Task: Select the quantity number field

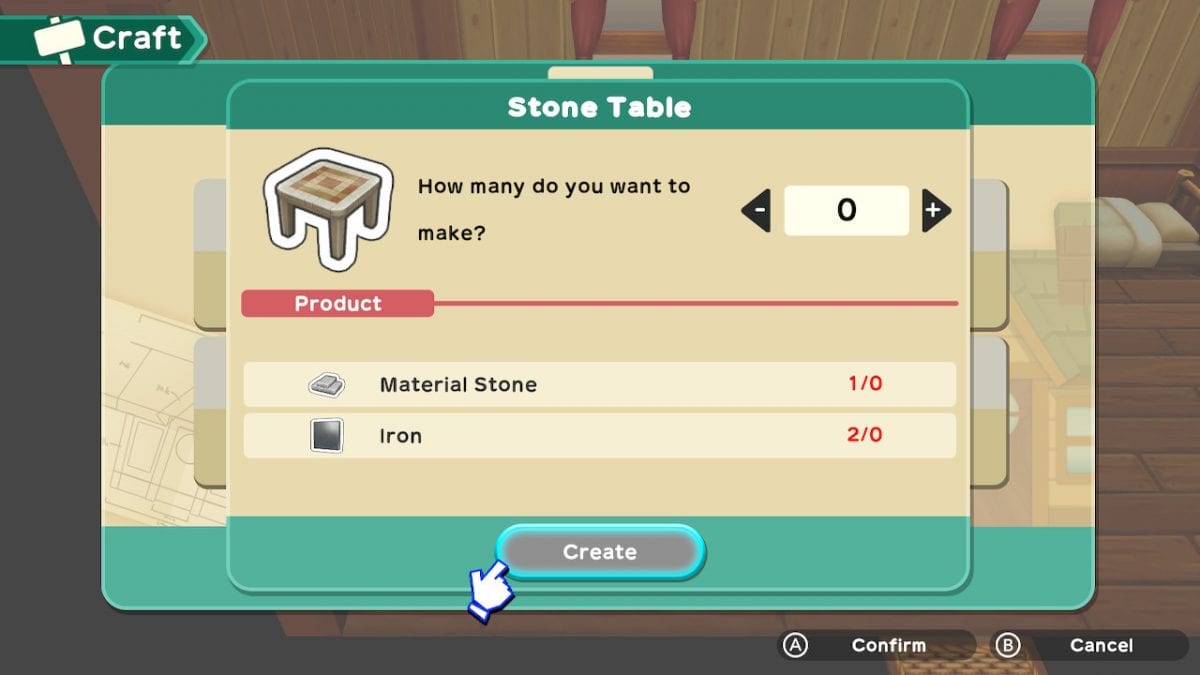Action: [846, 210]
